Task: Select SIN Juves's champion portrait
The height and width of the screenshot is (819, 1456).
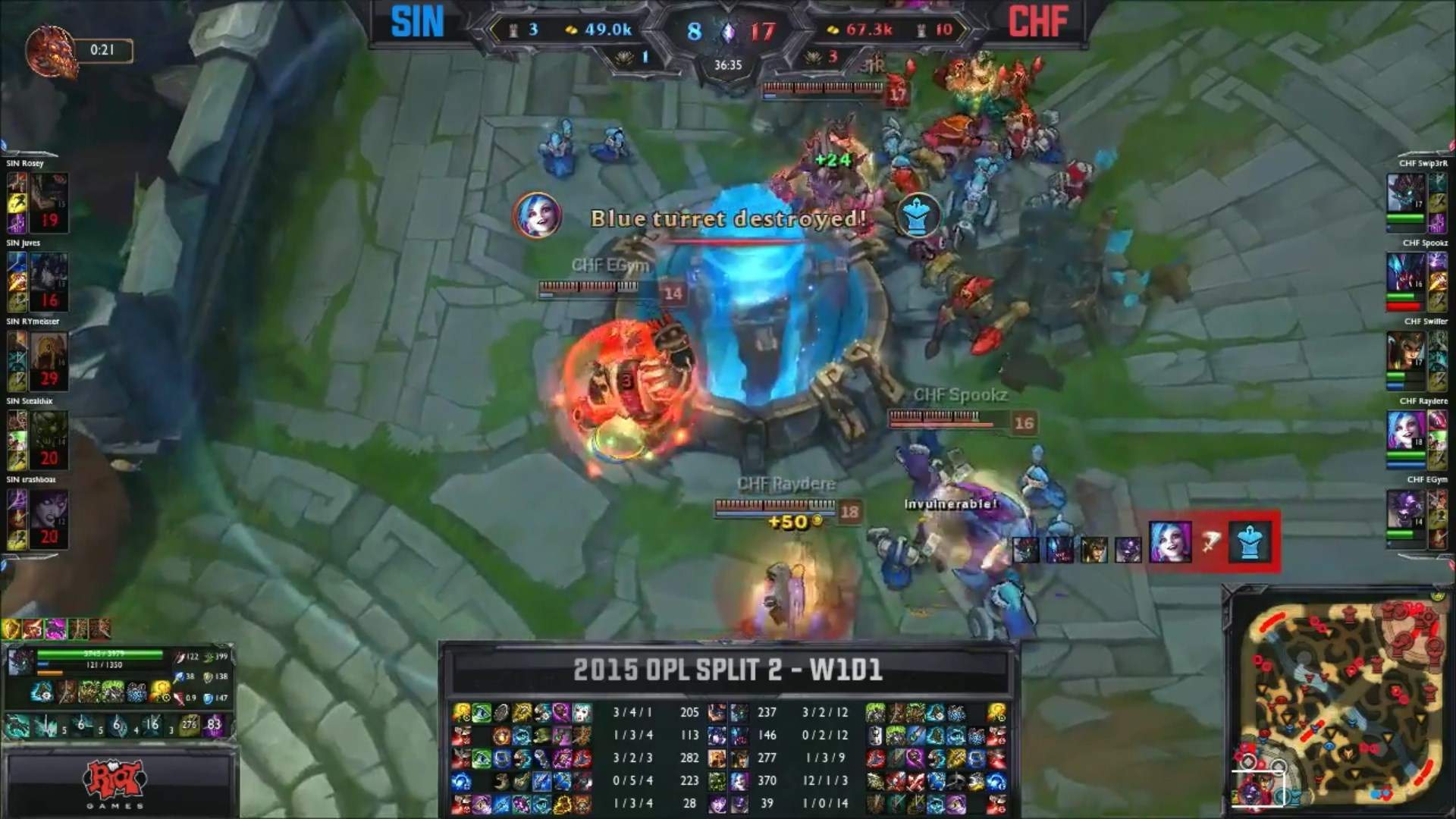Action: (49, 271)
